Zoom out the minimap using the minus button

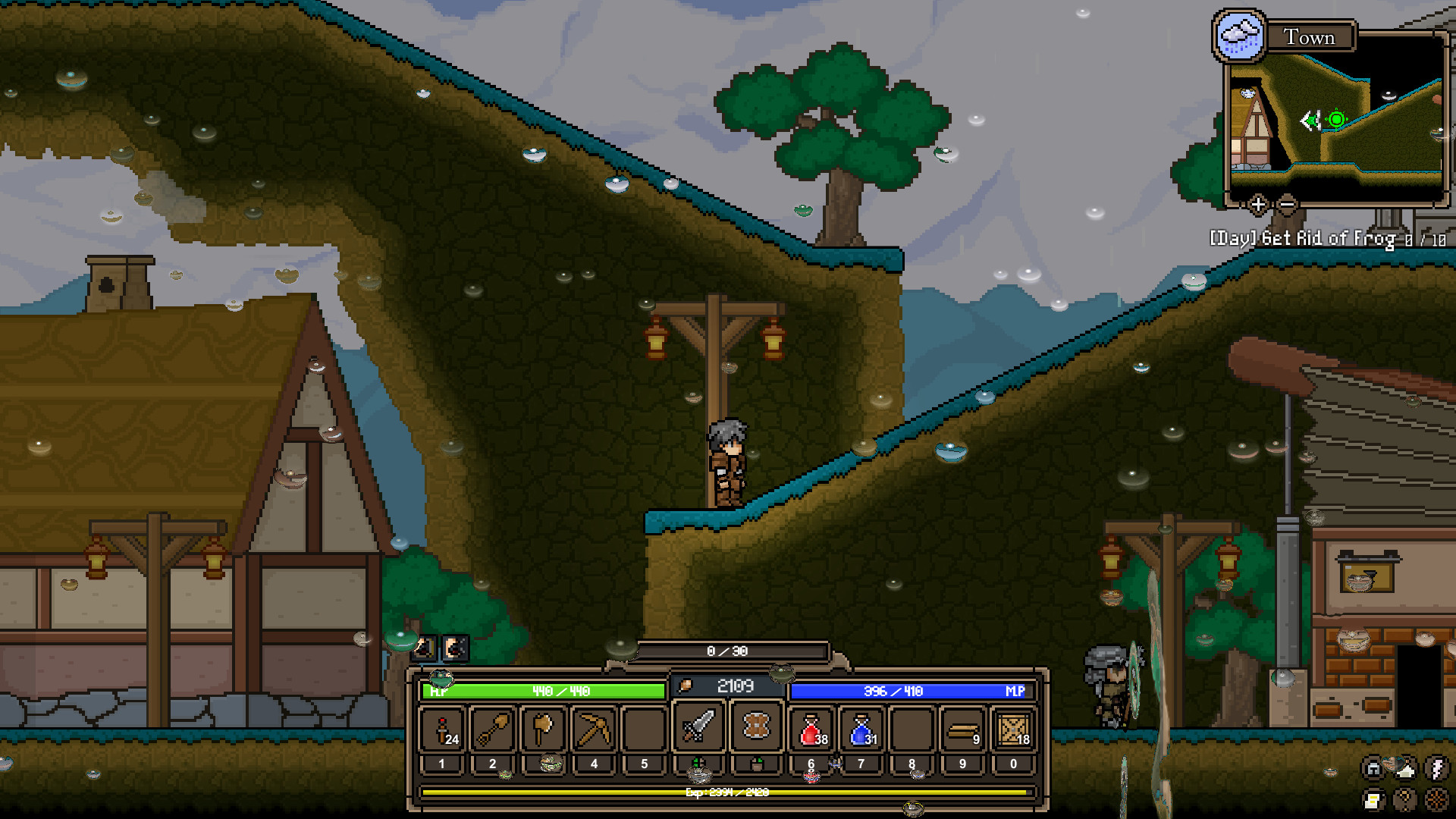[x=1286, y=205]
